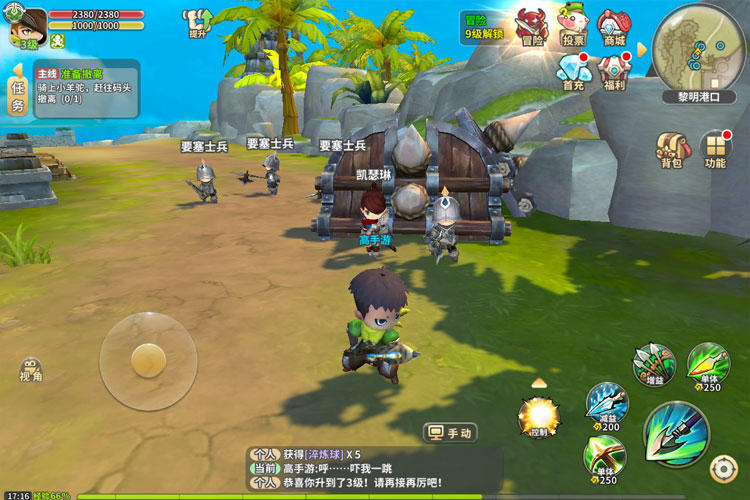
Task: Visit the 商城 shop
Action: tap(613, 26)
